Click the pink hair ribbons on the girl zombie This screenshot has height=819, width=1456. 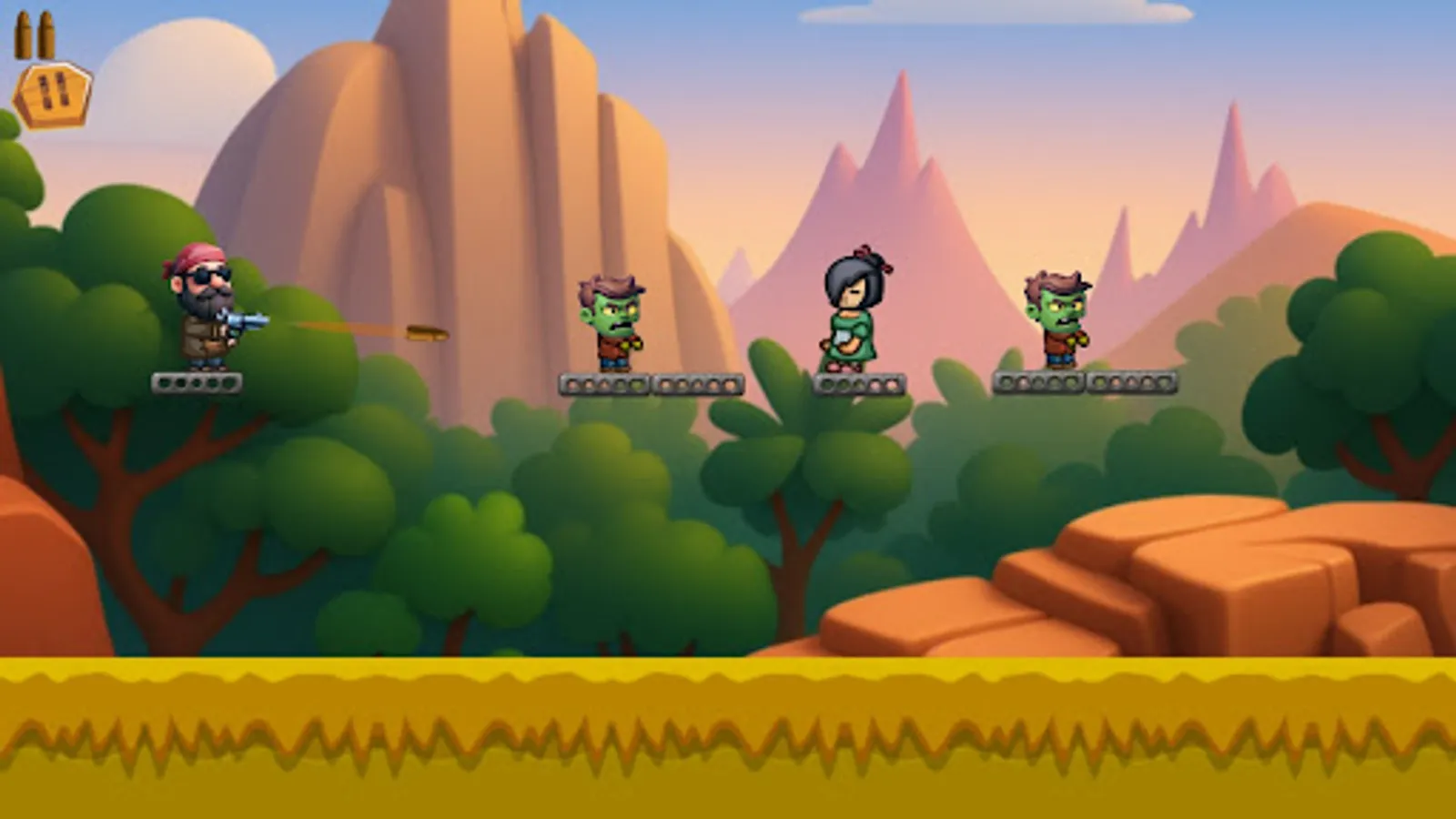coord(866,258)
